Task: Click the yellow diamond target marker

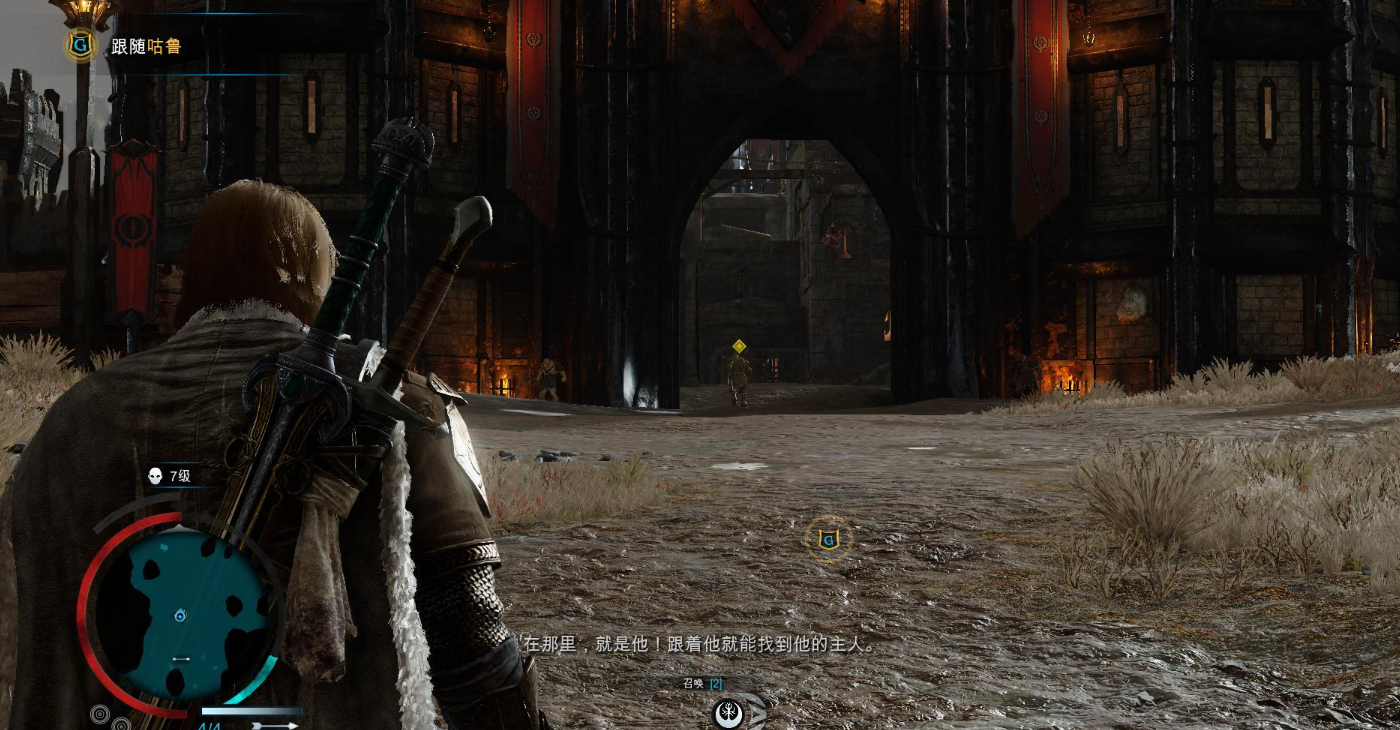Action: coord(739,346)
